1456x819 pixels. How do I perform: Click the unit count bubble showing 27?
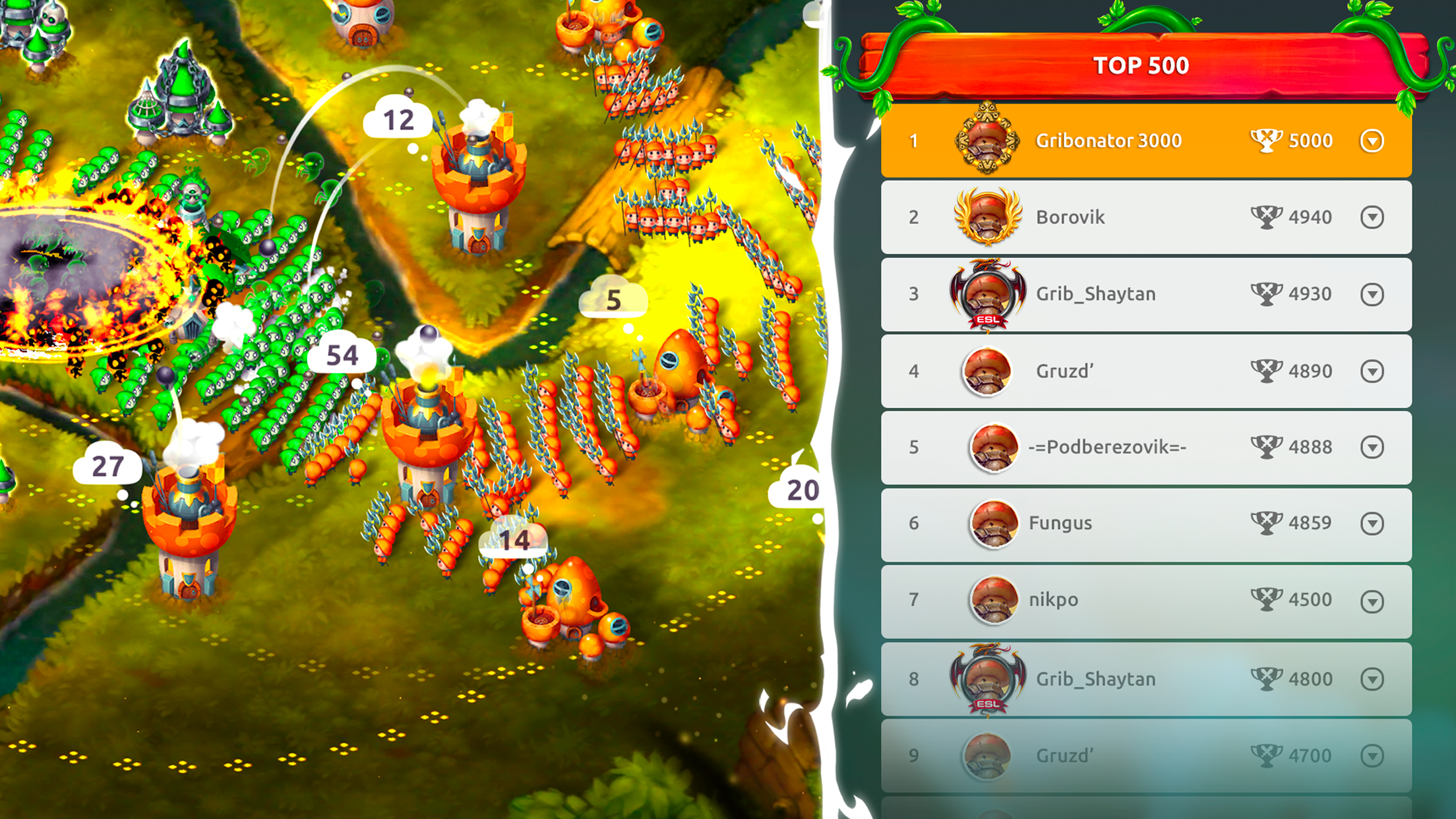tap(109, 465)
